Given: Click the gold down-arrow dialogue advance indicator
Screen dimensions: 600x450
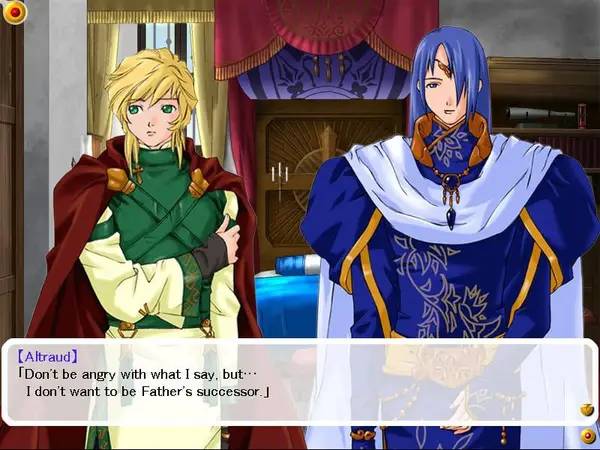Looking at the screenshot, I should (x=587, y=409).
